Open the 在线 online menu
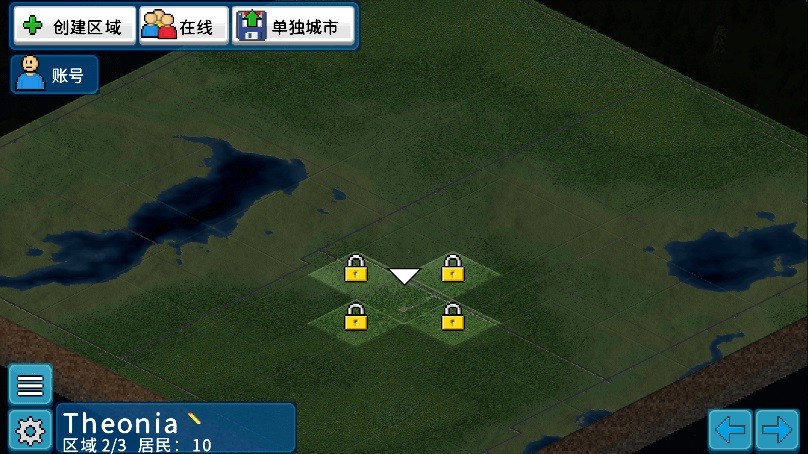The height and width of the screenshot is (454, 808). (182, 27)
